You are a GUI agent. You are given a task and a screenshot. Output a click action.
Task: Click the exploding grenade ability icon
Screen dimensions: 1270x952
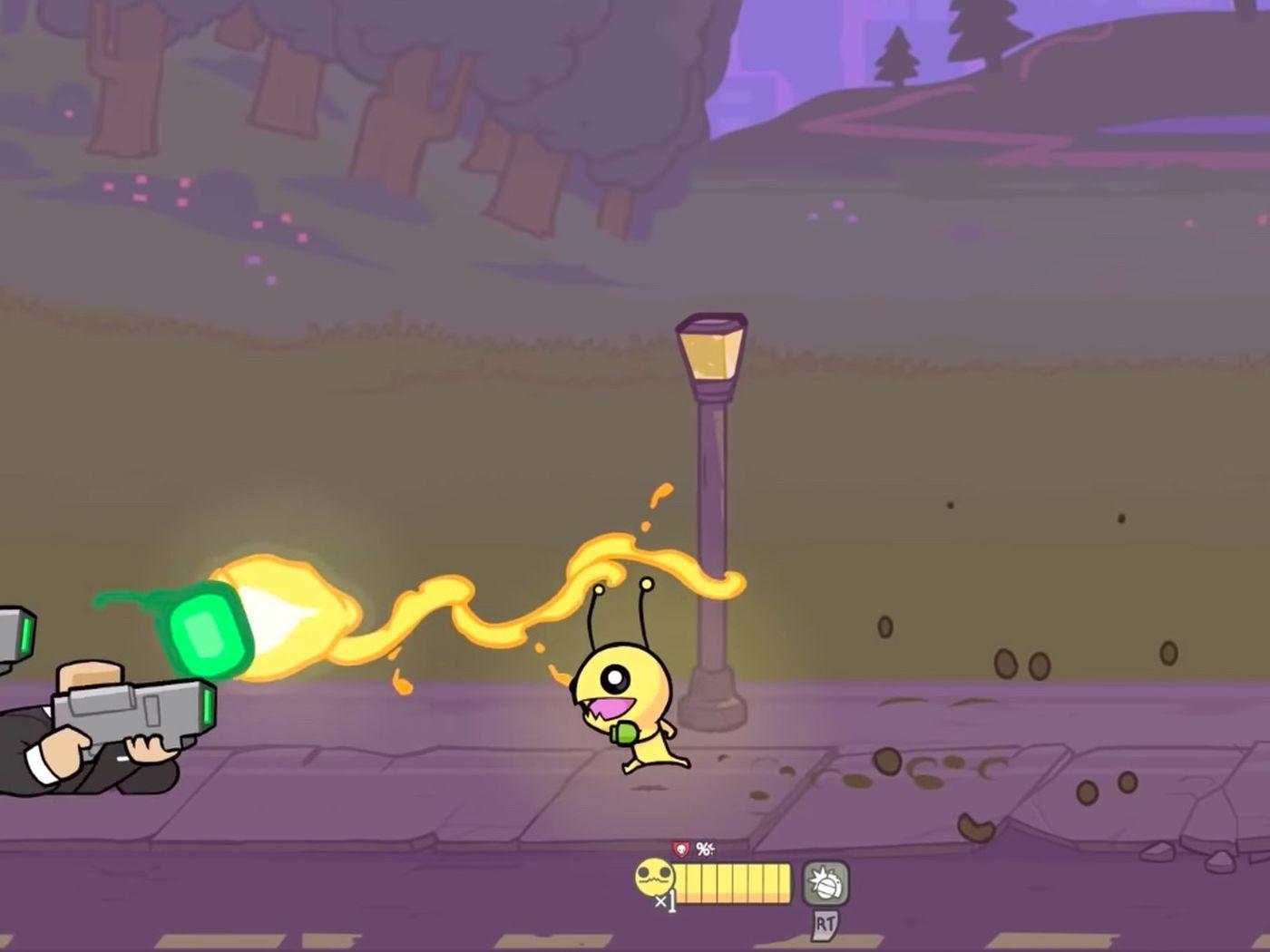coord(825,884)
